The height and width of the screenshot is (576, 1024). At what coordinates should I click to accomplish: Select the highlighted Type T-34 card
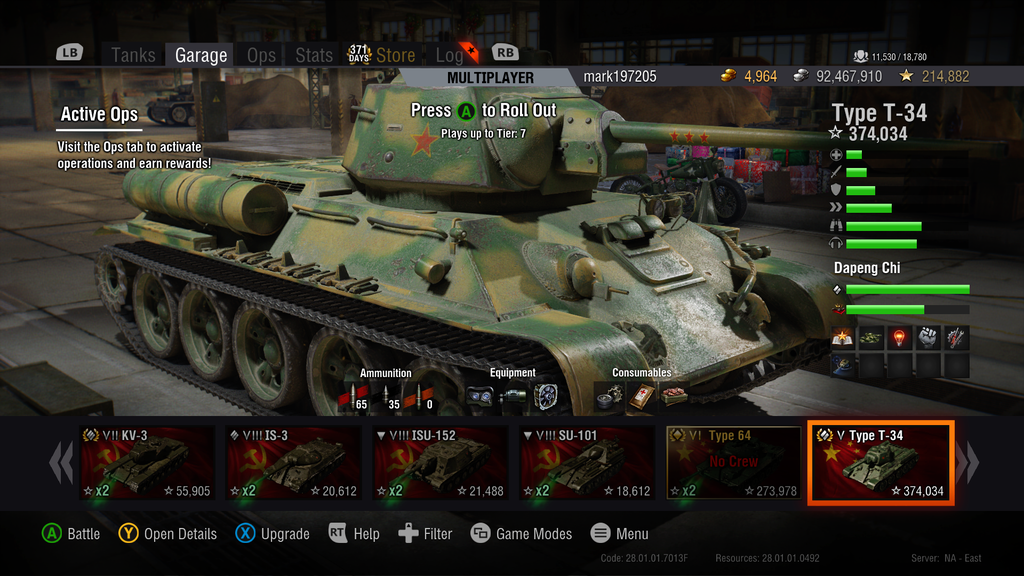[x=880, y=463]
